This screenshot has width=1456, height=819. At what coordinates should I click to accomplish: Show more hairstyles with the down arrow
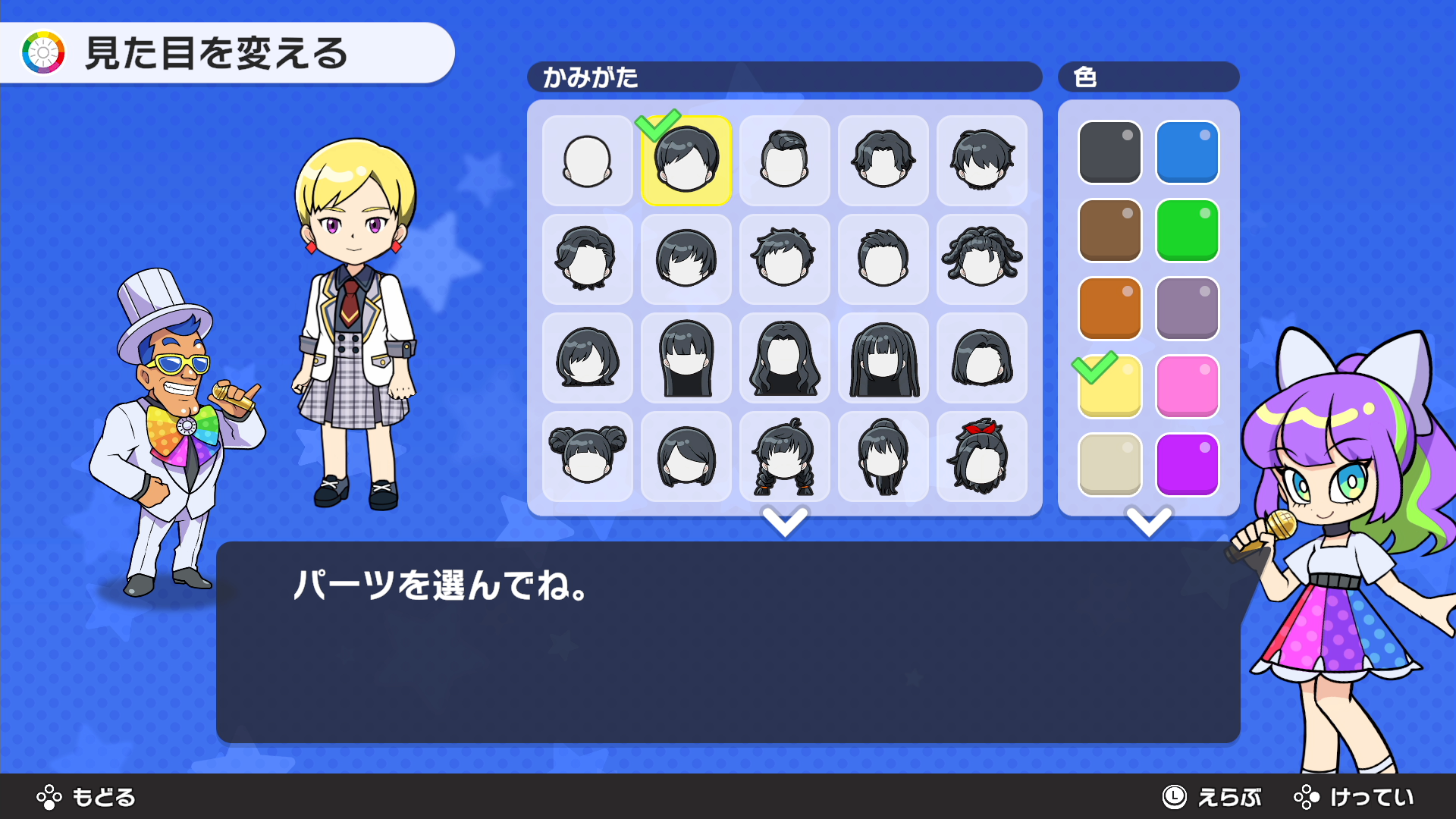pyautogui.click(x=785, y=522)
